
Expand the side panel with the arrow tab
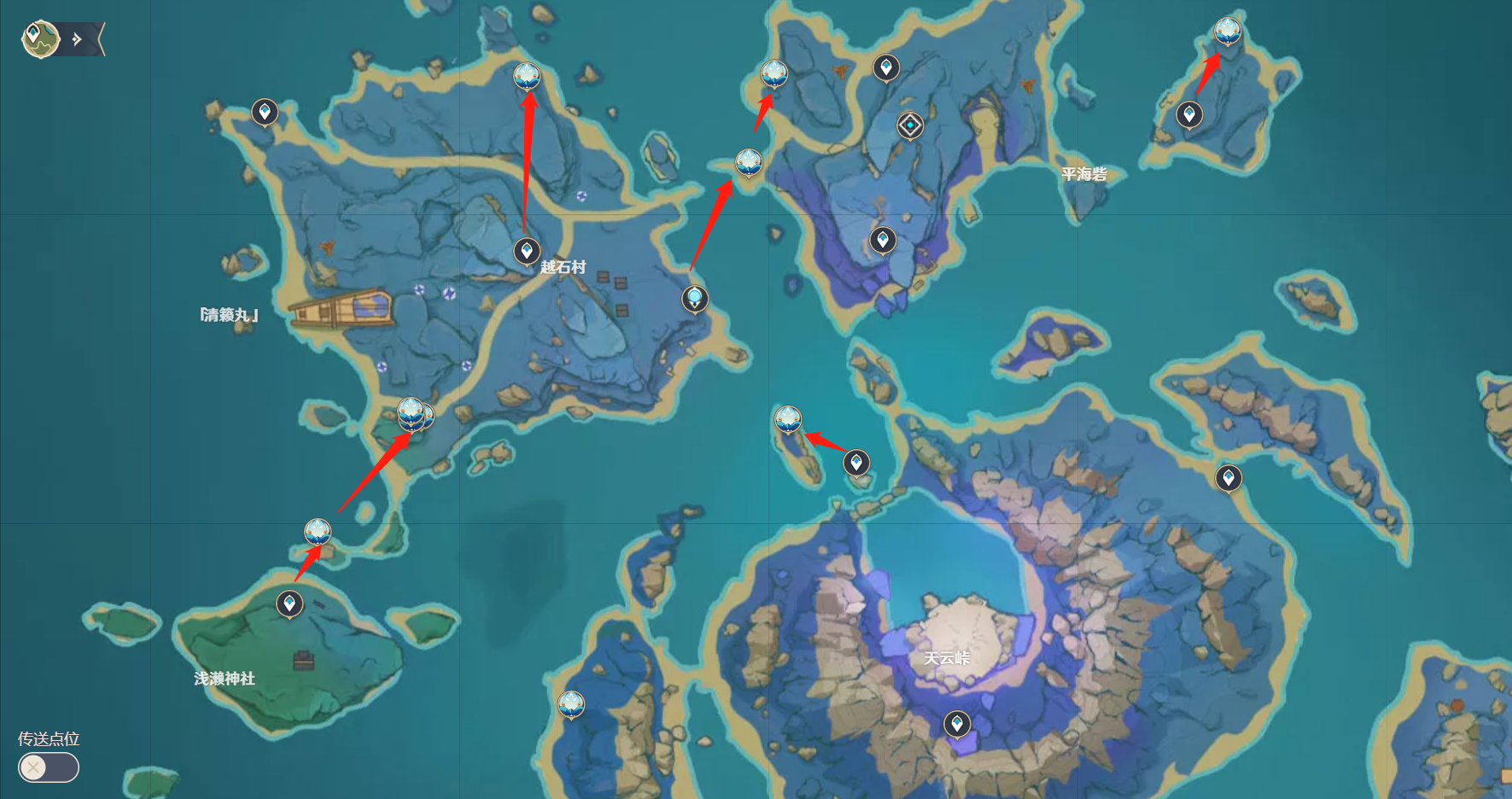tap(79, 39)
